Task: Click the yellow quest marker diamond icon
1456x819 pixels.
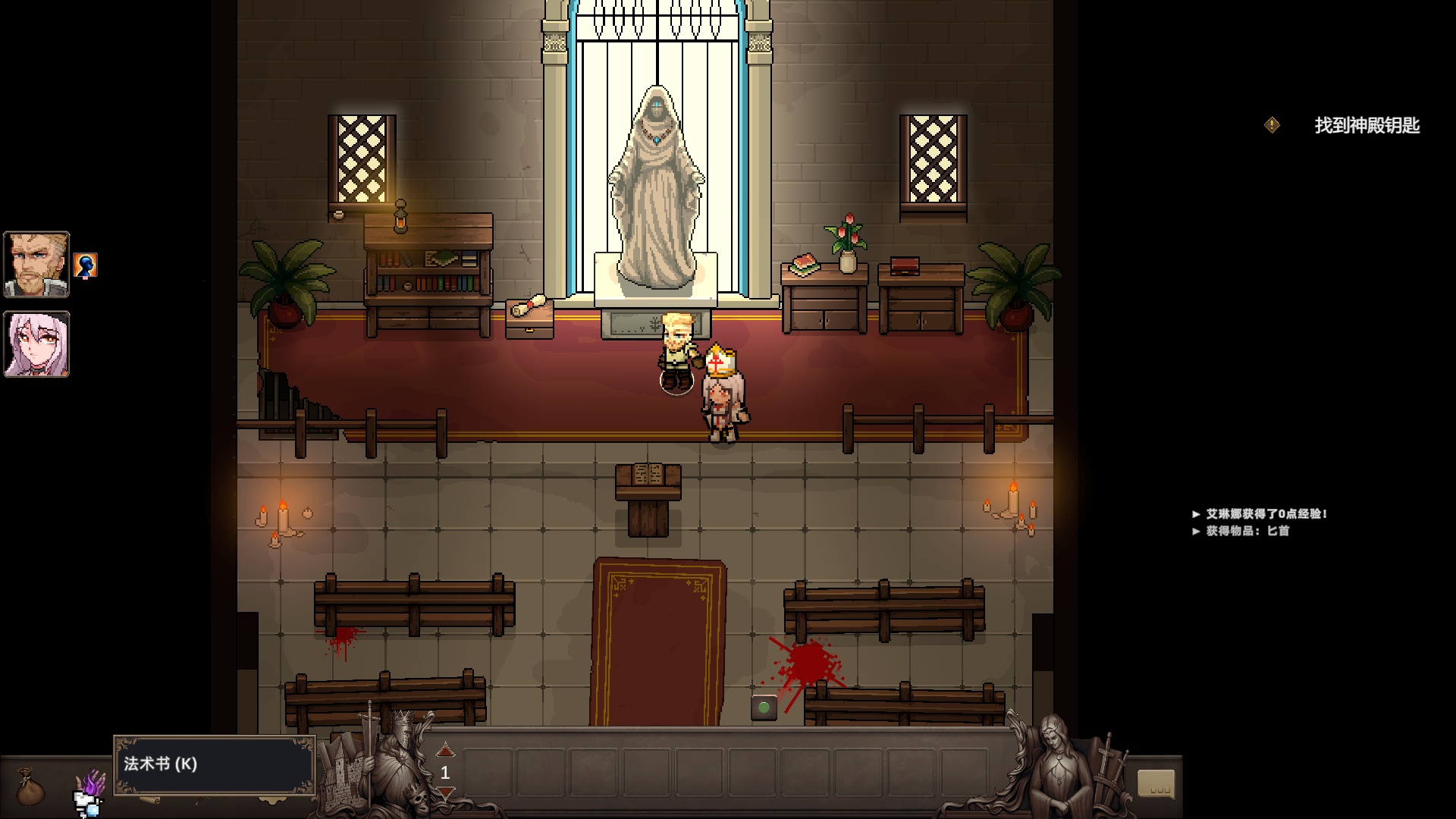Action: click(1272, 125)
